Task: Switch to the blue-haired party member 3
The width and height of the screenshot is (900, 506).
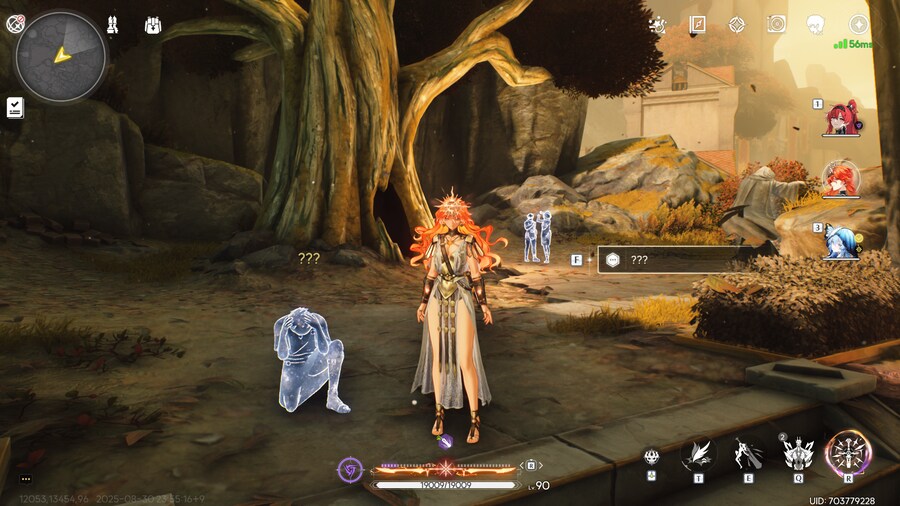Action: [x=841, y=242]
